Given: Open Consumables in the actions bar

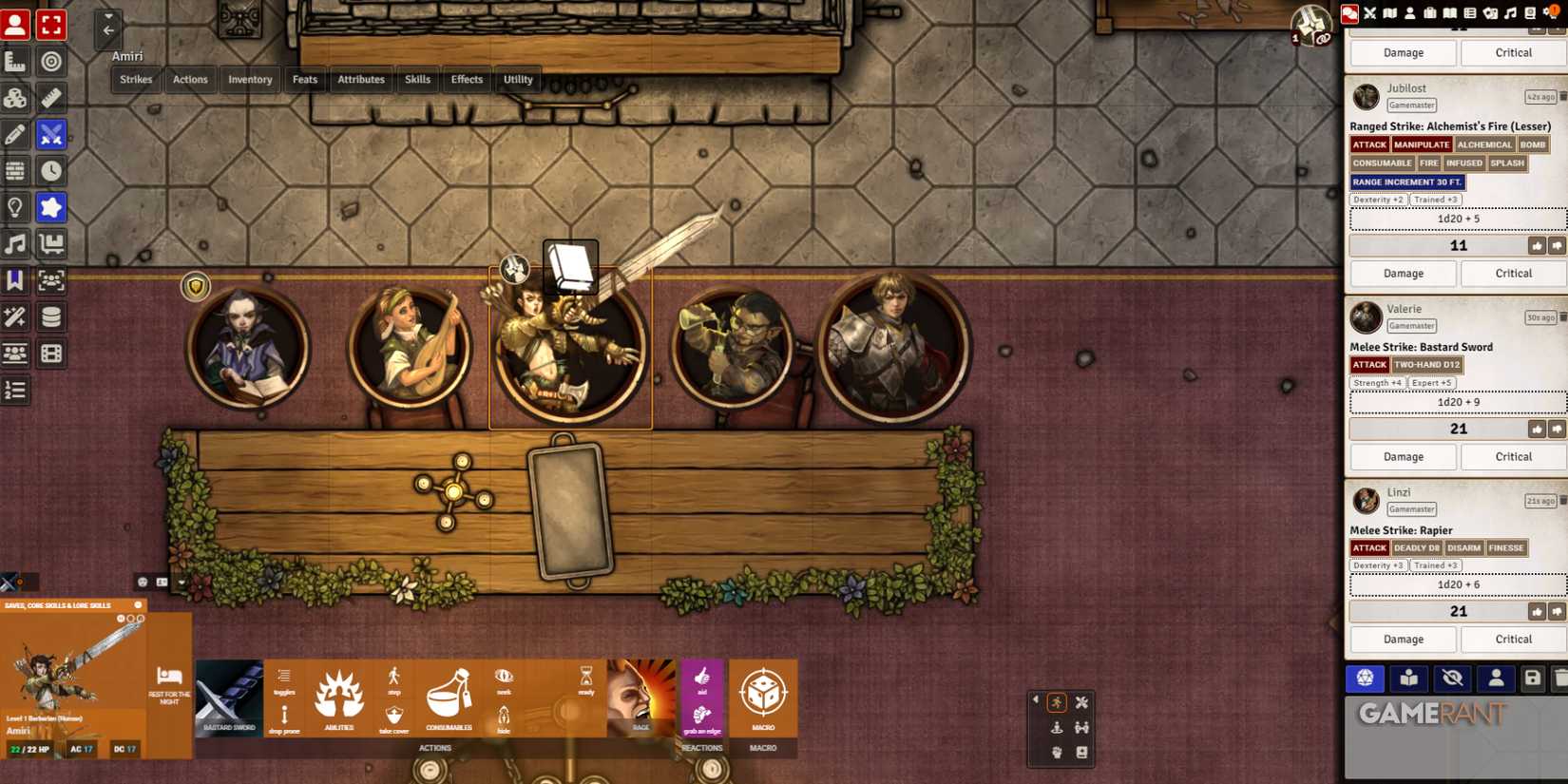Looking at the screenshot, I should coord(449,698).
